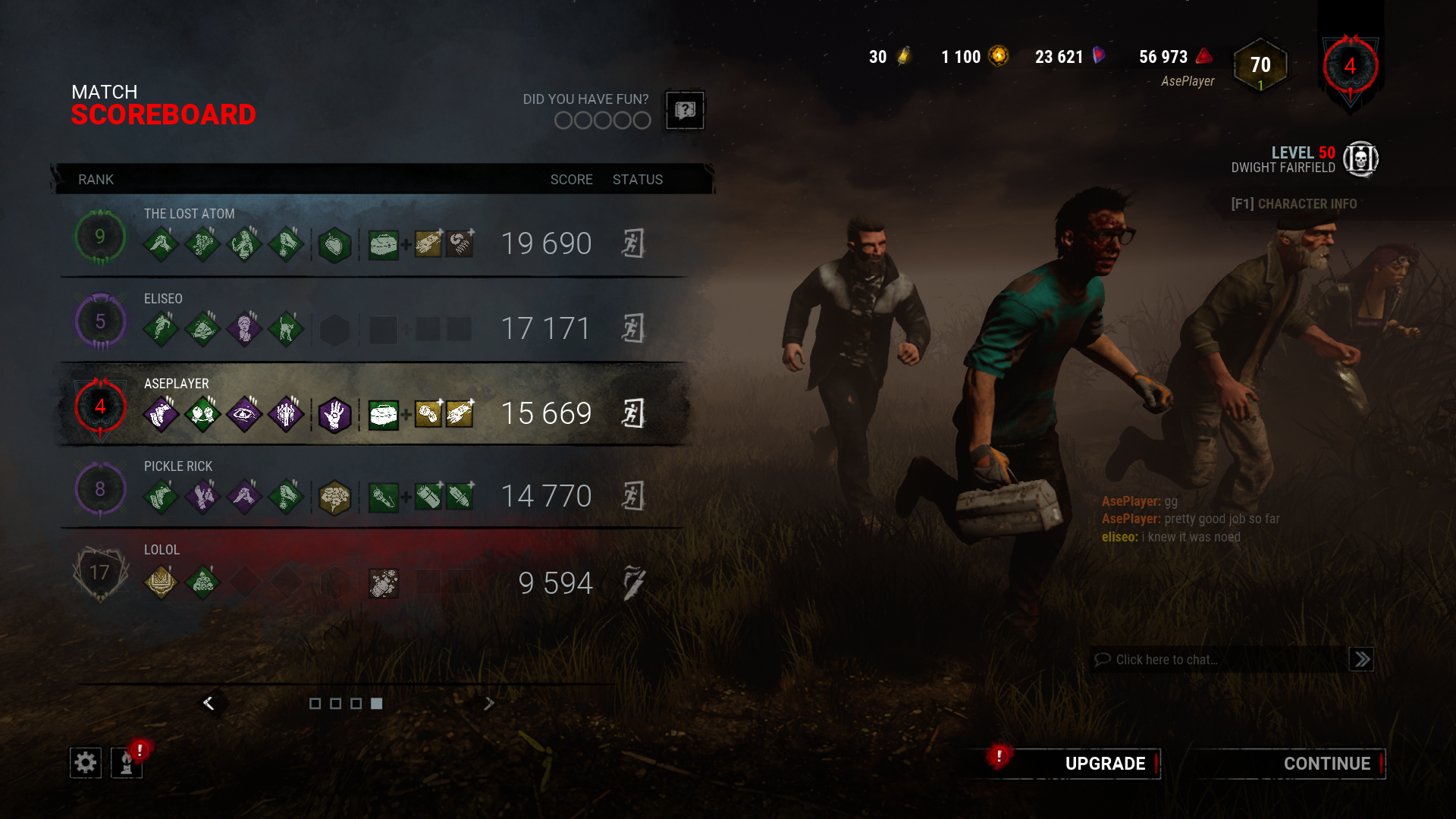Click the bloodpoints currency icon
Image resolution: width=1456 pixels, height=819 pixels.
1204,57
